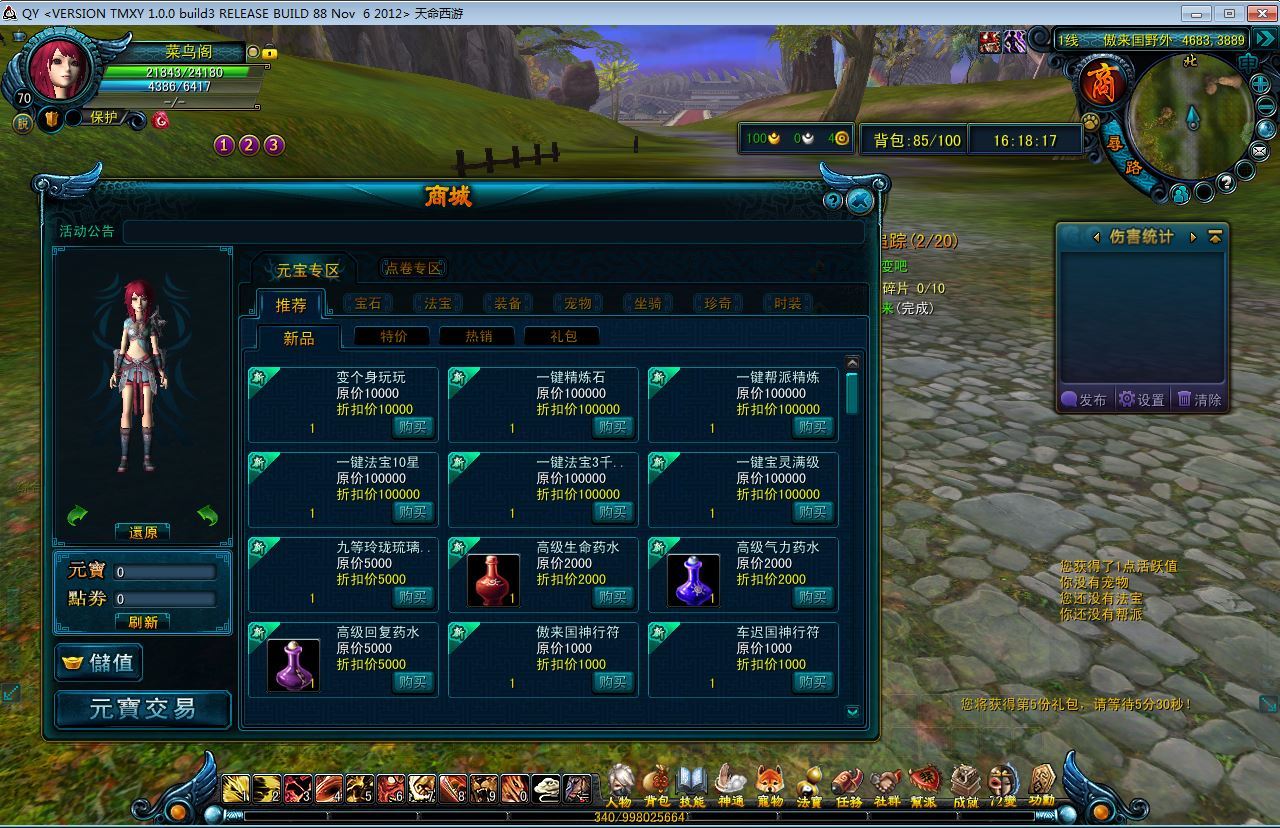
Task: Open the 宠物 pet menu icon
Action: coord(770,783)
